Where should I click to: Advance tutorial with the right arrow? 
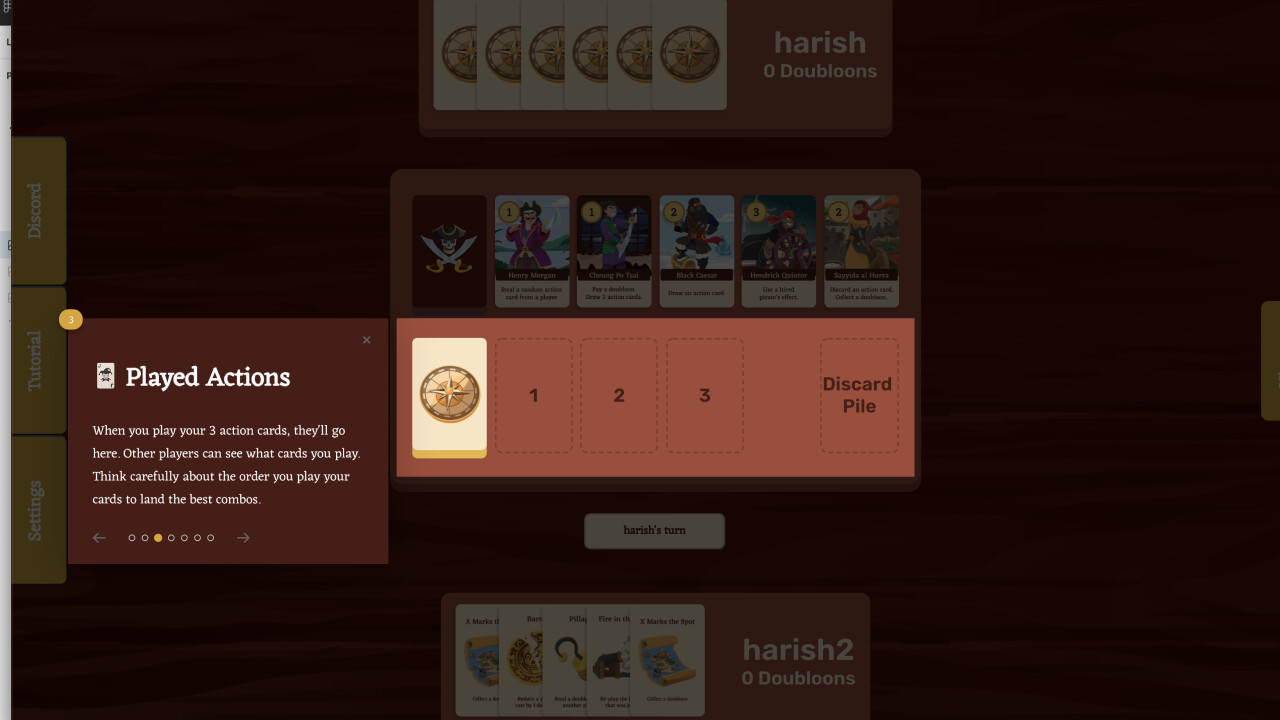pyautogui.click(x=243, y=537)
